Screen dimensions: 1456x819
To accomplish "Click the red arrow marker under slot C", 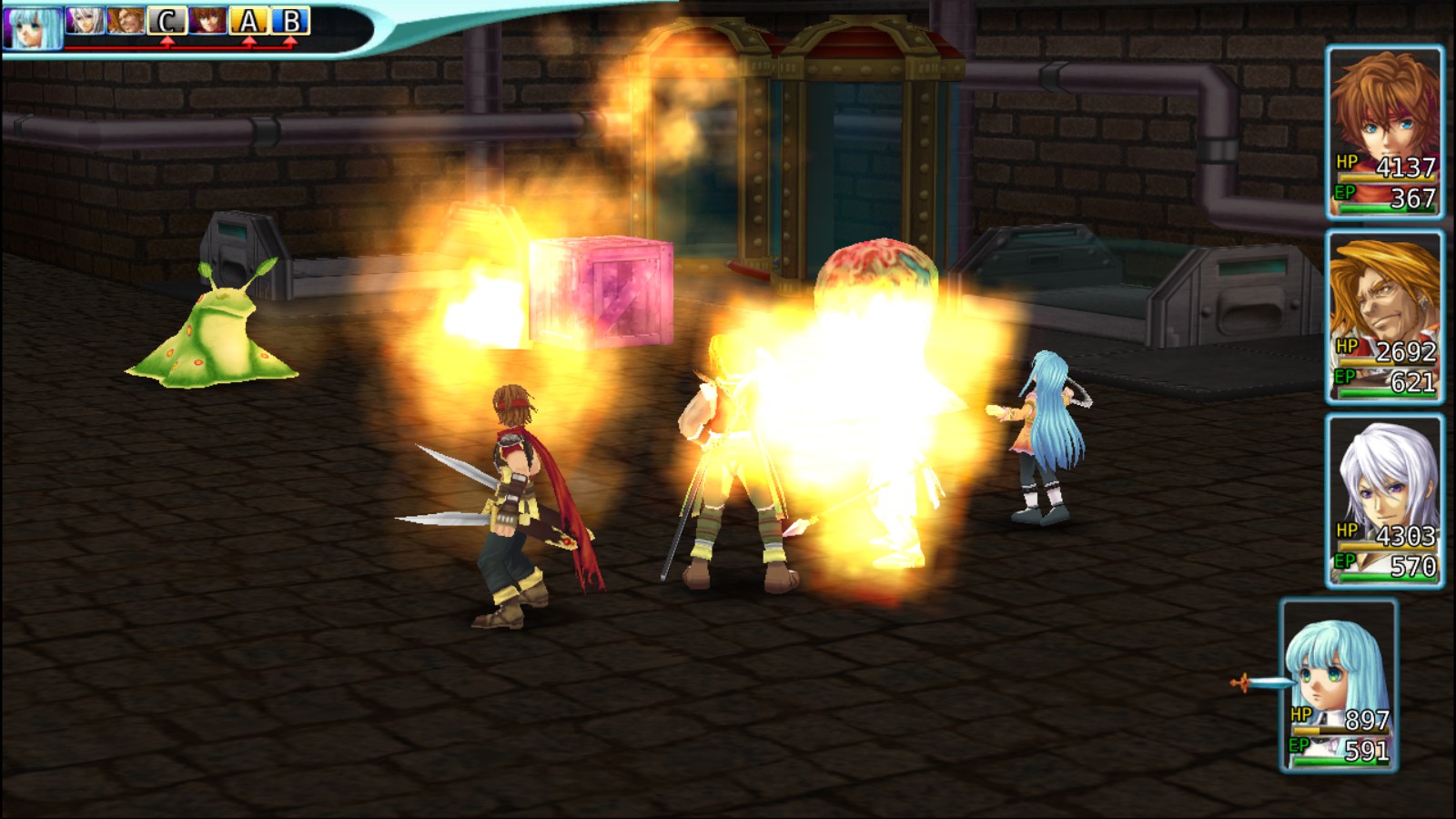I will pos(167,40).
